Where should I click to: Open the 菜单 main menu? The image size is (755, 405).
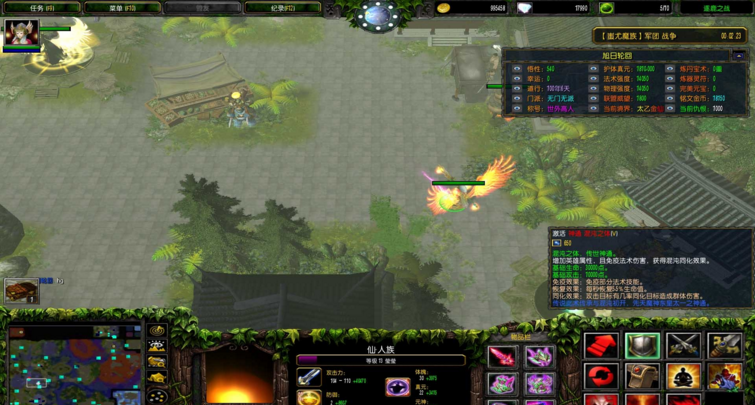click(122, 8)
